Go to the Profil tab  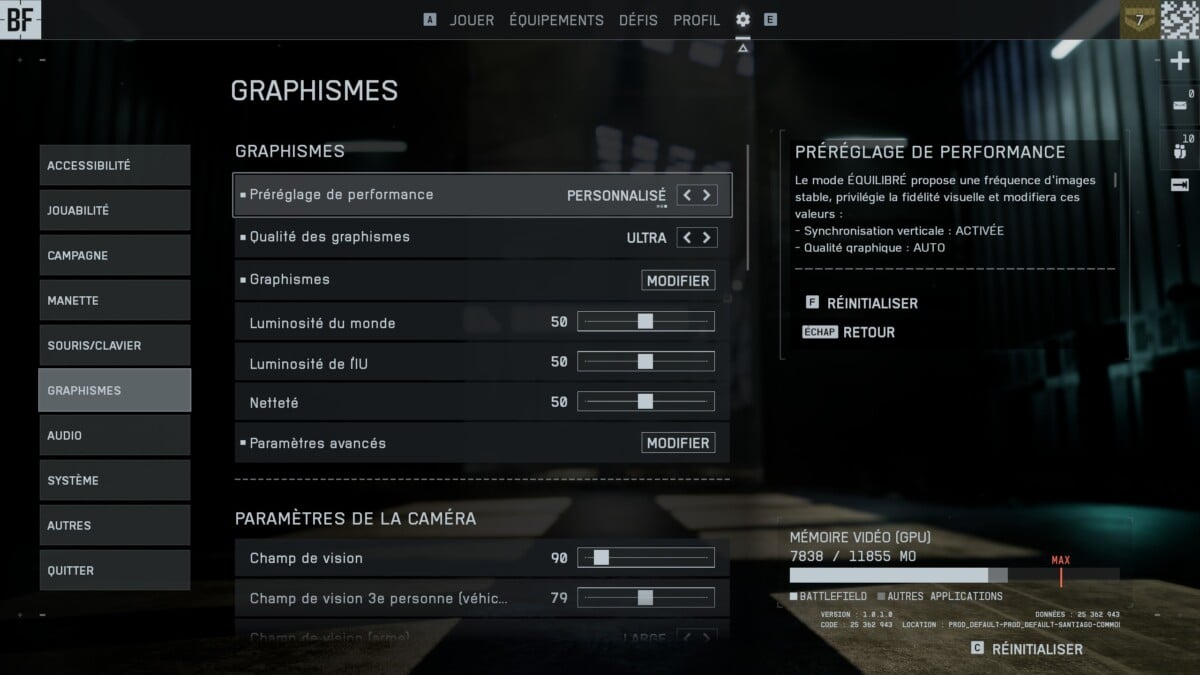[696, 20]
